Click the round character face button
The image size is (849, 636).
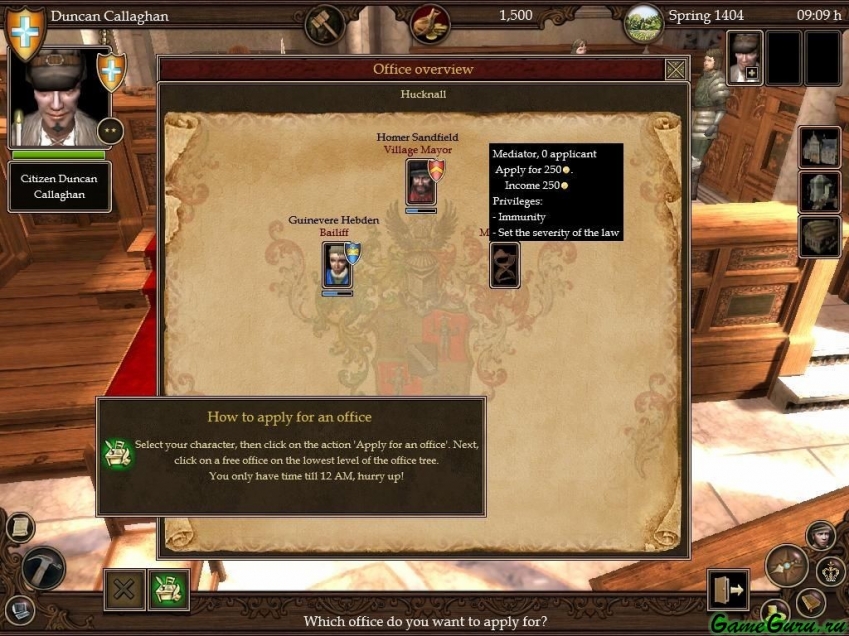pyautogui.click(x=821, y=535)
